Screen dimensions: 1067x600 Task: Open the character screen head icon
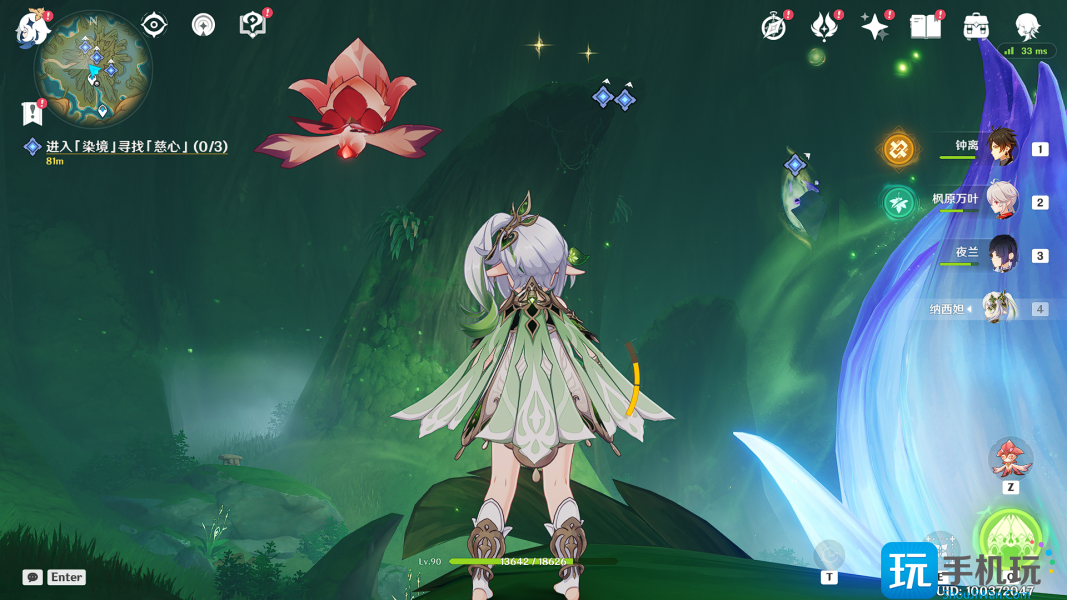(1027, 27)
